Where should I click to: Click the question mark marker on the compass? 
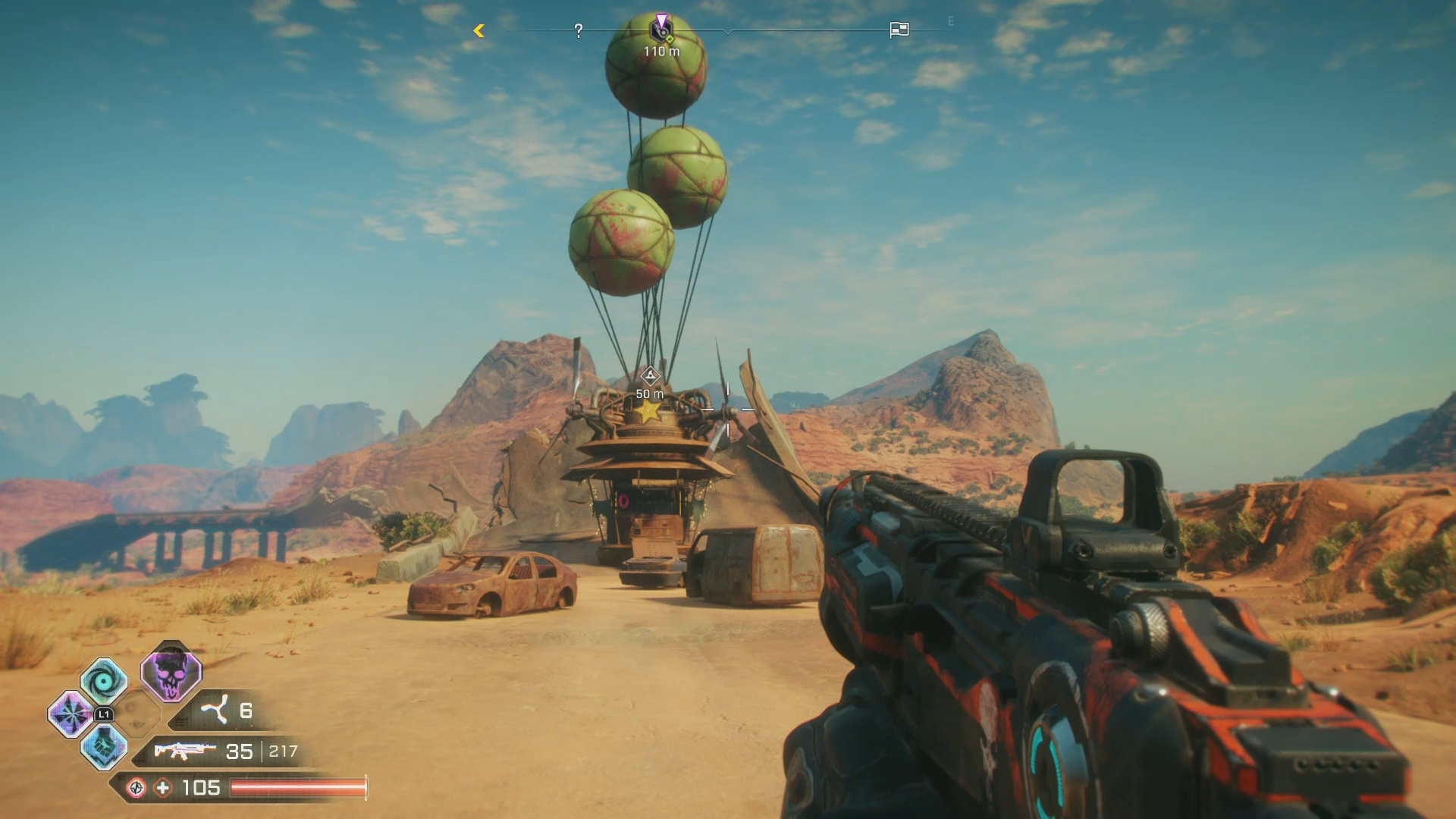(x=578, y=30)
